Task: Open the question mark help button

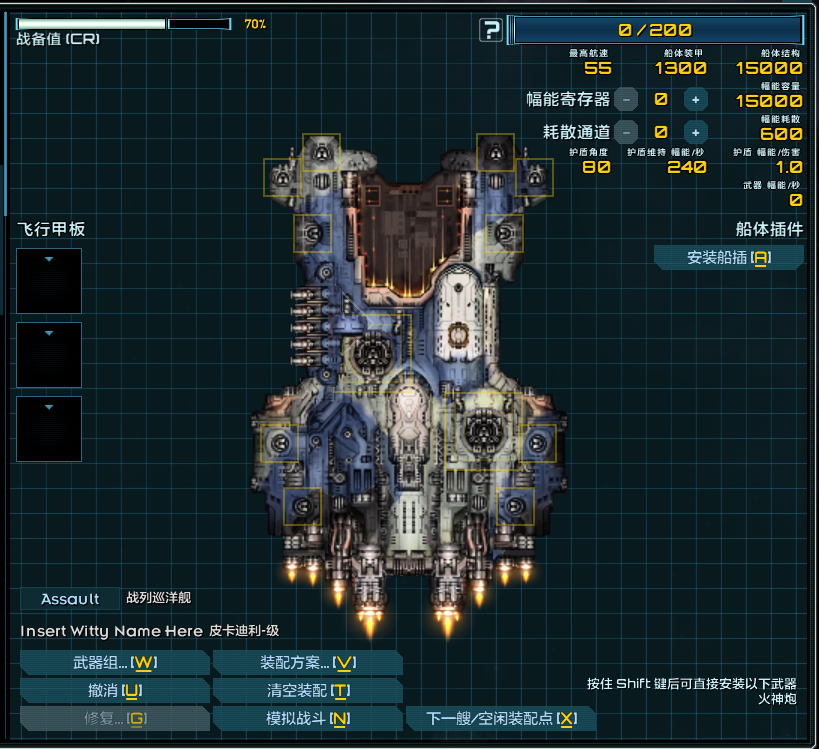Action: point(490,30)
